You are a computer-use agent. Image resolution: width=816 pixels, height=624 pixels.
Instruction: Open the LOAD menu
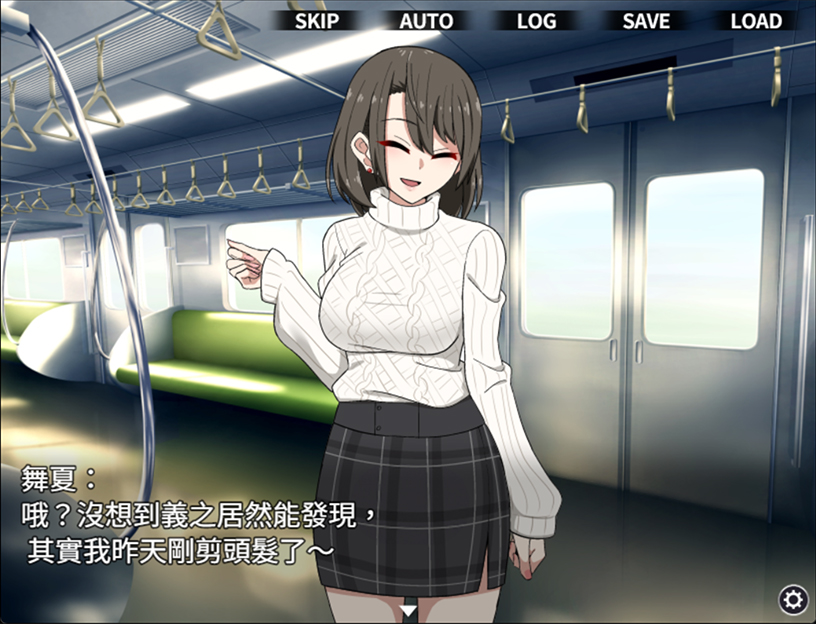click(756, 21)
